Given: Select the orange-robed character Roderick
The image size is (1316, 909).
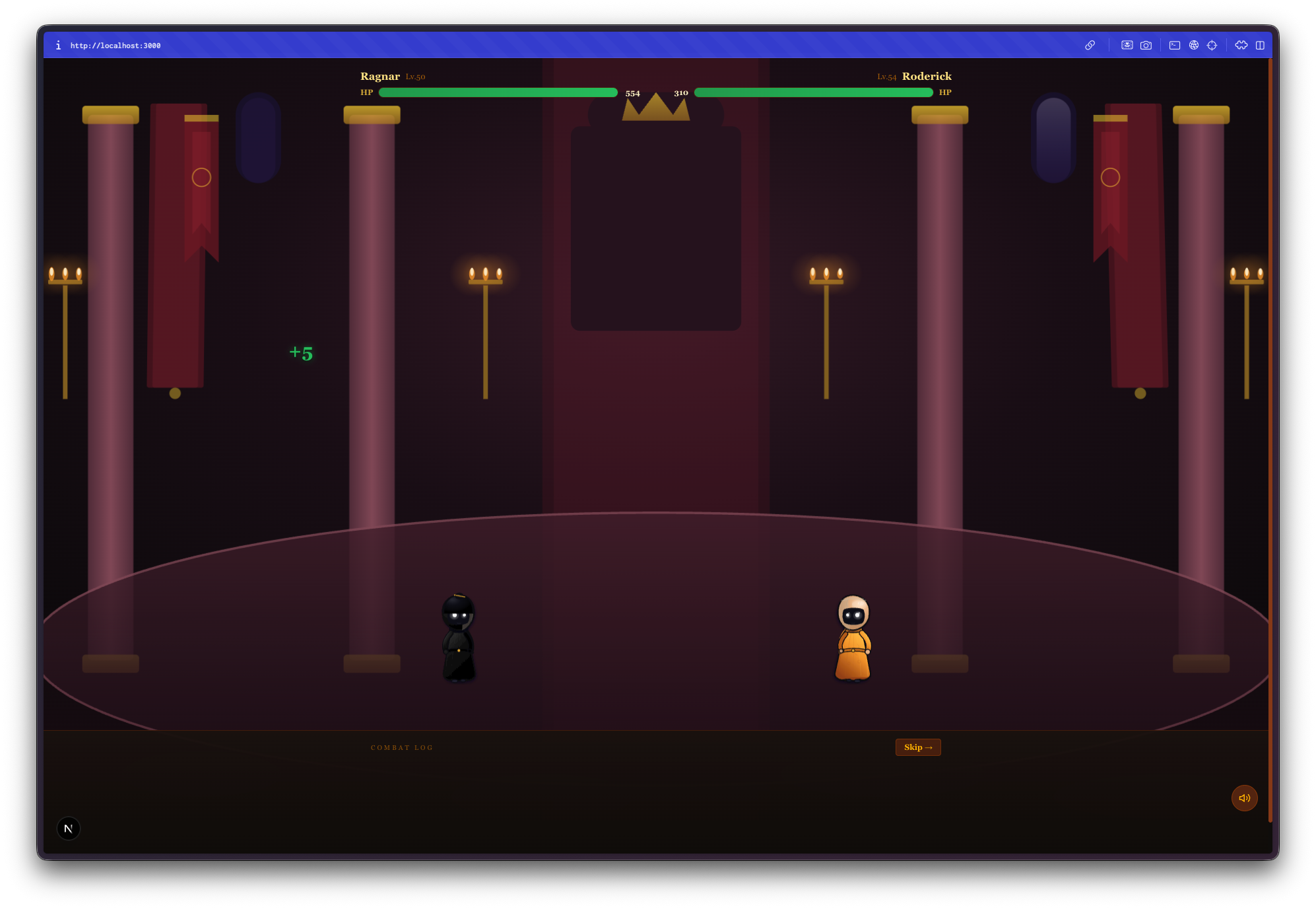Looking at the screenshot, I should [854, 637].
